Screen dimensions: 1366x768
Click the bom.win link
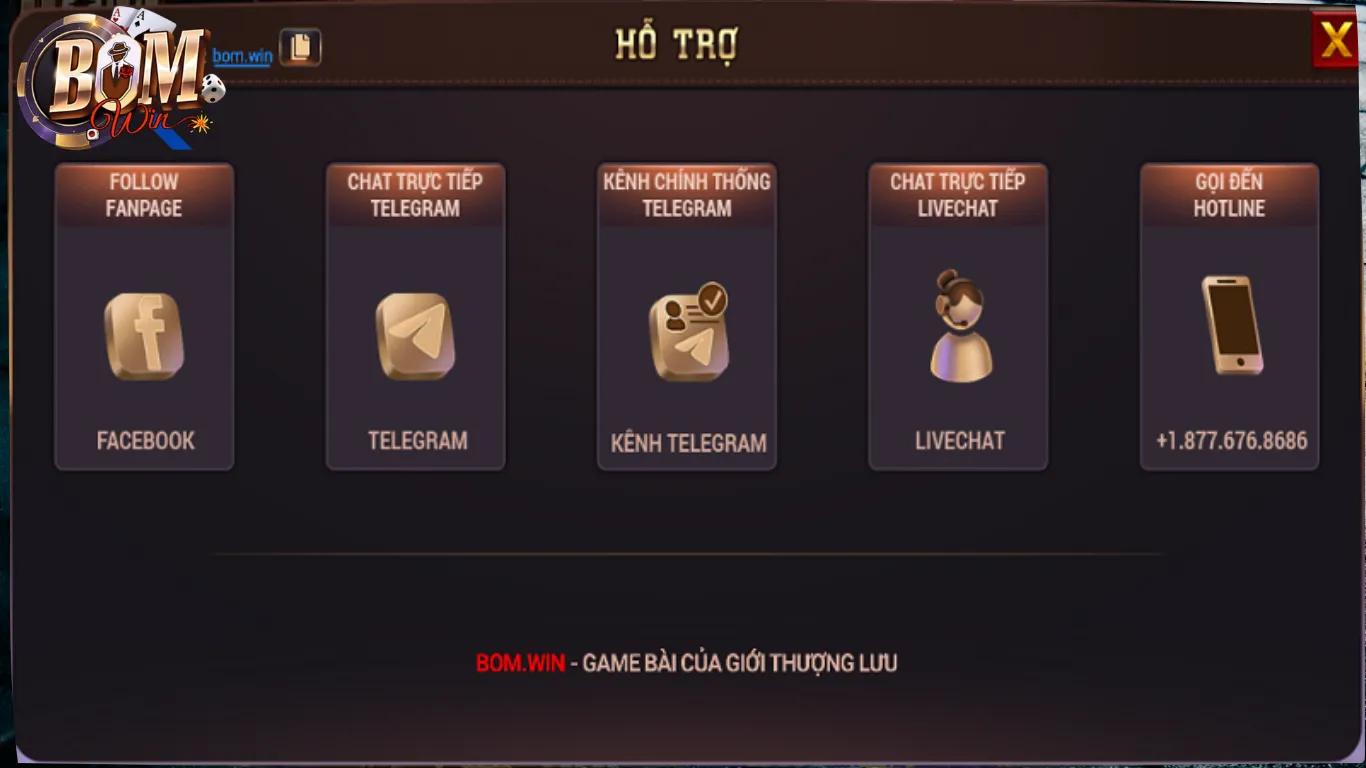tap(242, 56)
